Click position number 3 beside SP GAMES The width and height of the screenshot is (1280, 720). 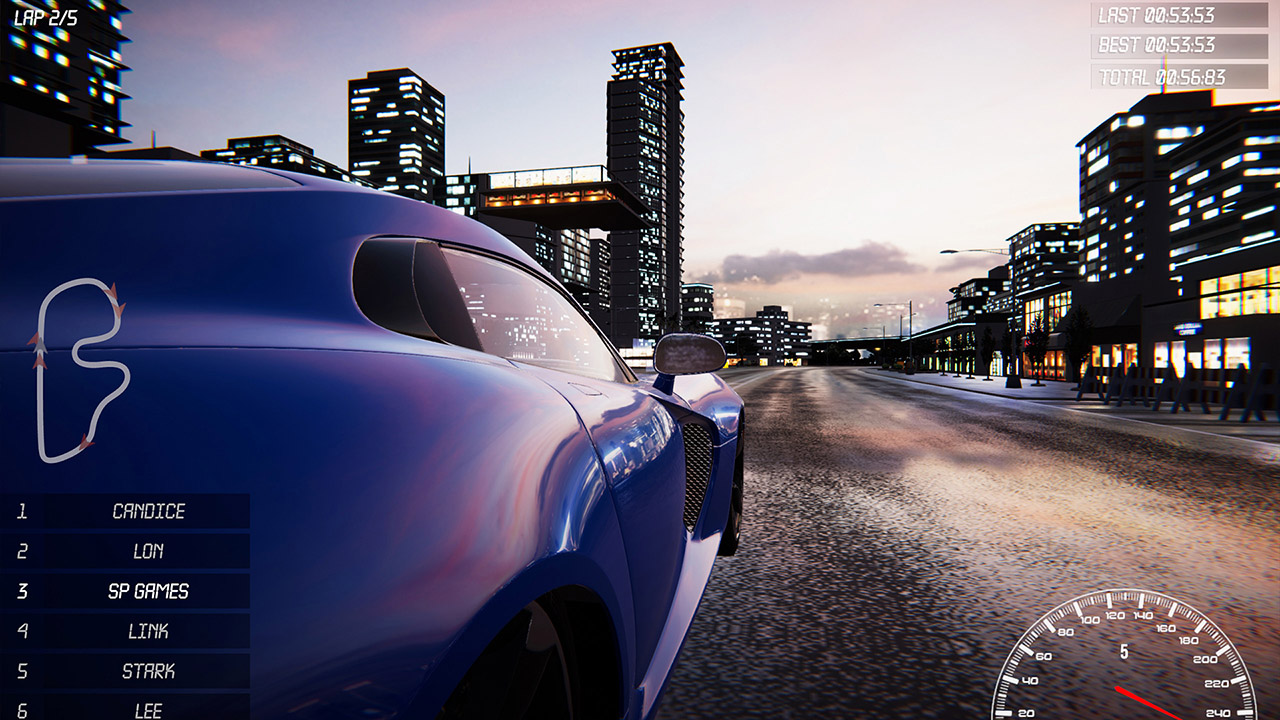point(21,589)
